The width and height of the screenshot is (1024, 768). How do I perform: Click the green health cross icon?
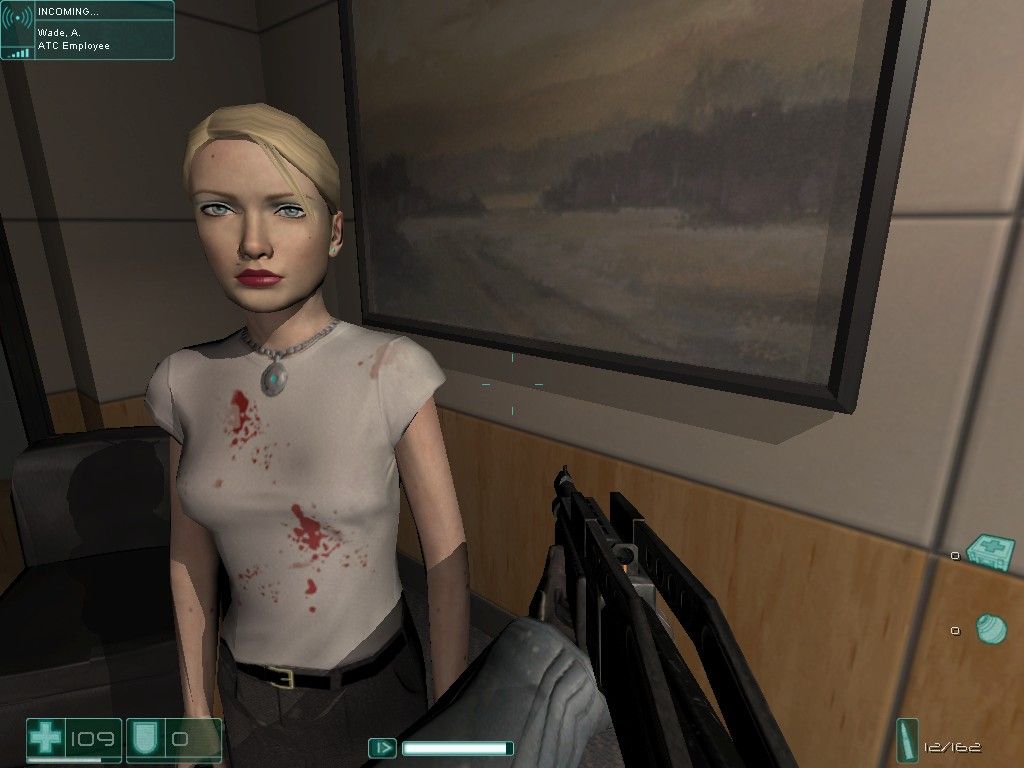[45, 740]
